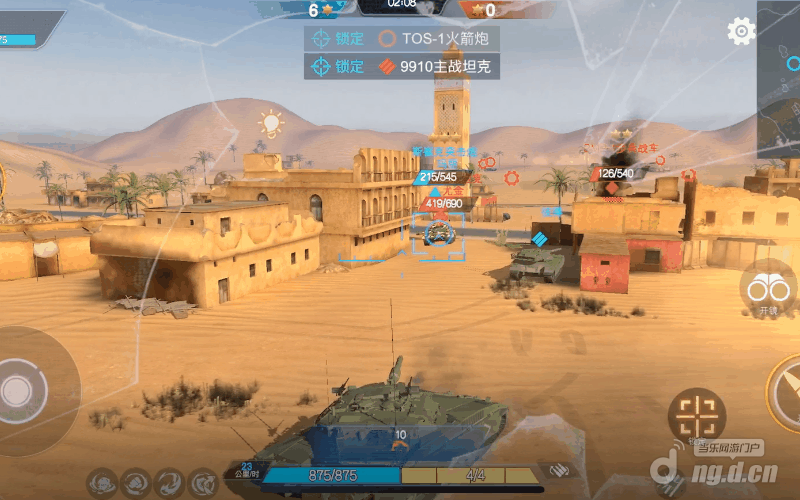Tap the virtual movement joystick
800x500 pixels.
(19, 390)
